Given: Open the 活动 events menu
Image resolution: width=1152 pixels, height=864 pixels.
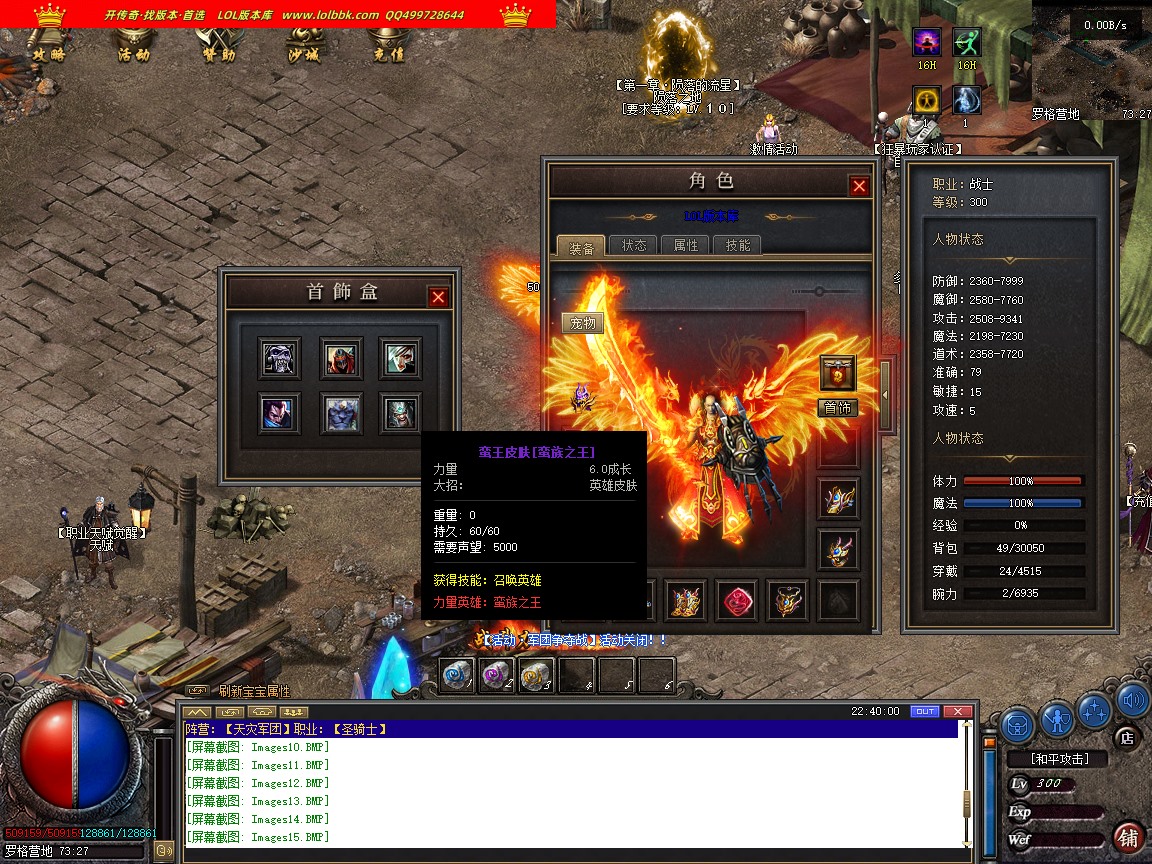Looking at the screenshot, I should click(x=133, y=54).
